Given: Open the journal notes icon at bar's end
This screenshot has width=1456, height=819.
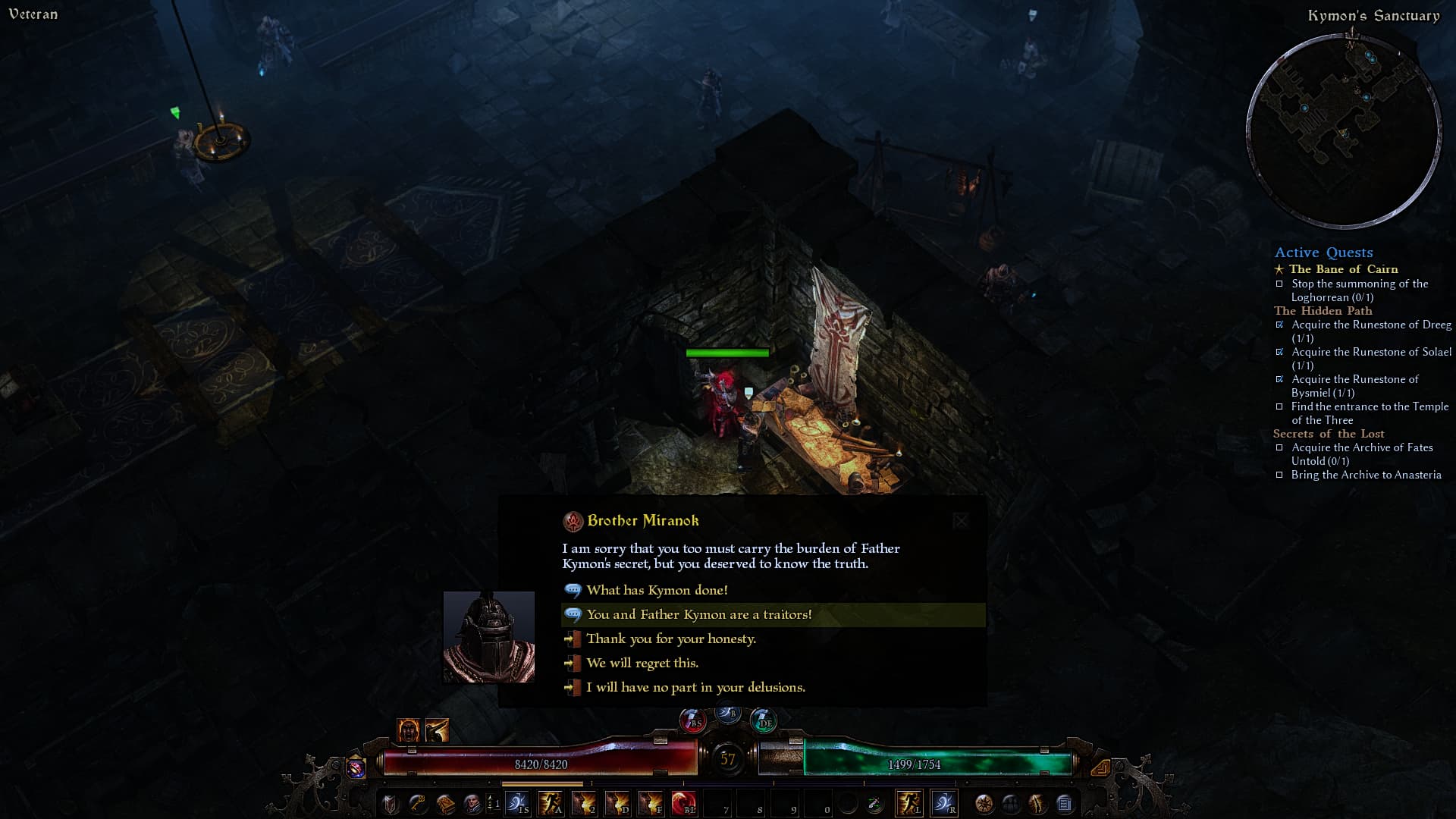Looking at the screenshot, I should point(1064,804).
